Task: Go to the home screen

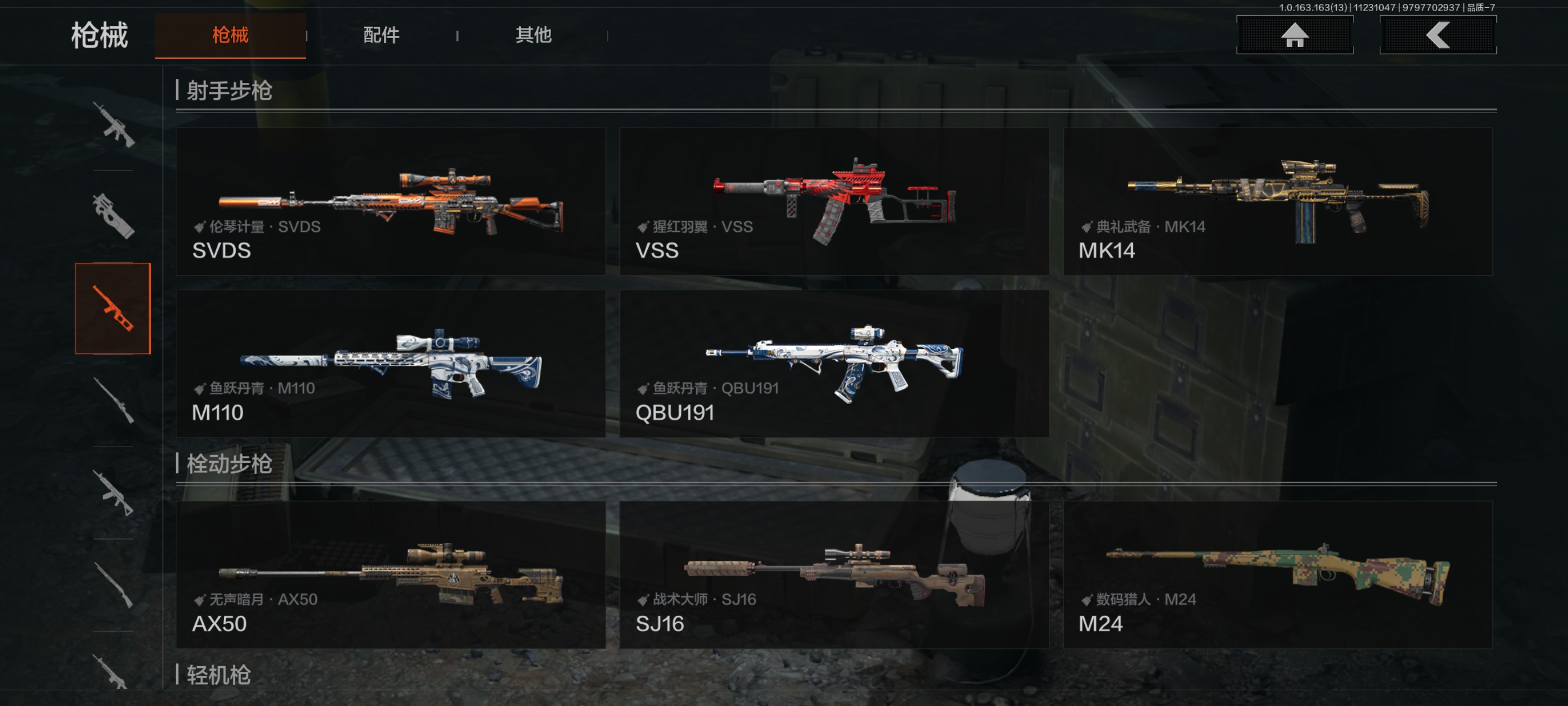Action: coord(1294,35)
